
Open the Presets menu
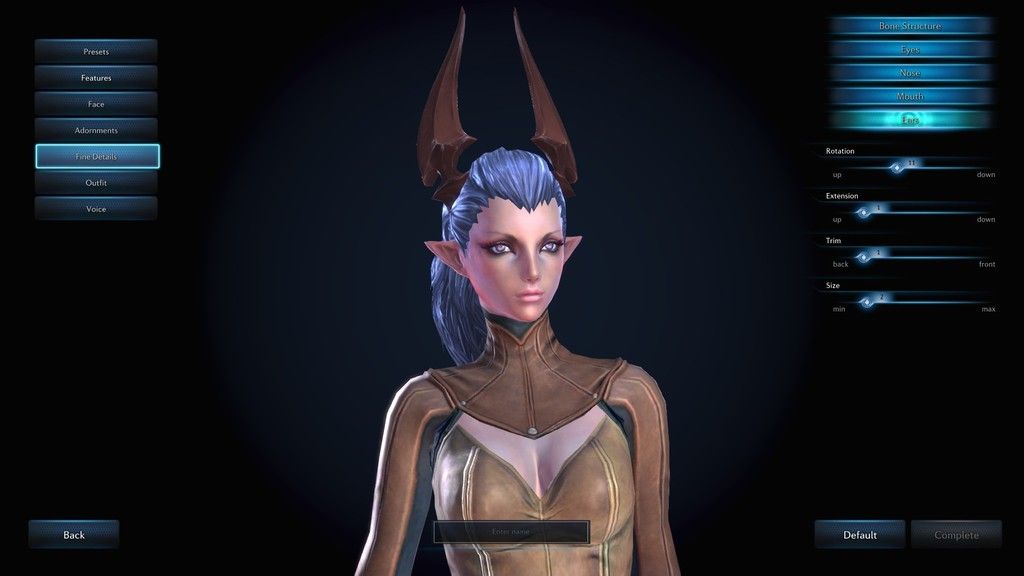click(x=96, y=51)
